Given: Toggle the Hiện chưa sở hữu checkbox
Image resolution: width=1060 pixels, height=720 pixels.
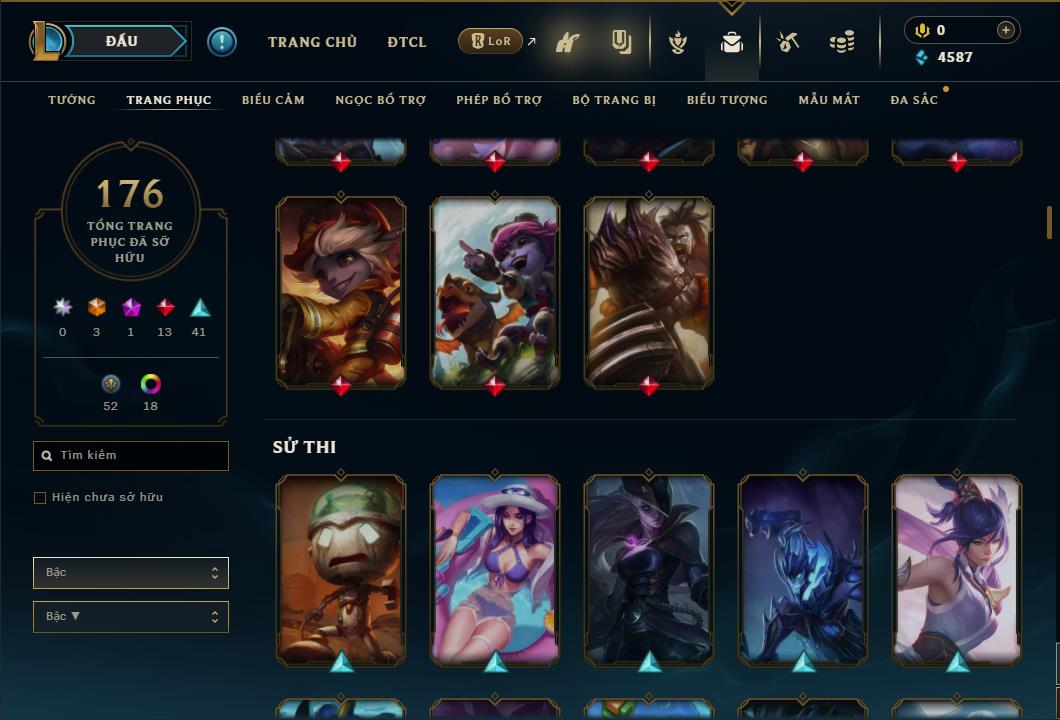Looking at the screenshot, I should pyautogui.click(x=40, y=498).
